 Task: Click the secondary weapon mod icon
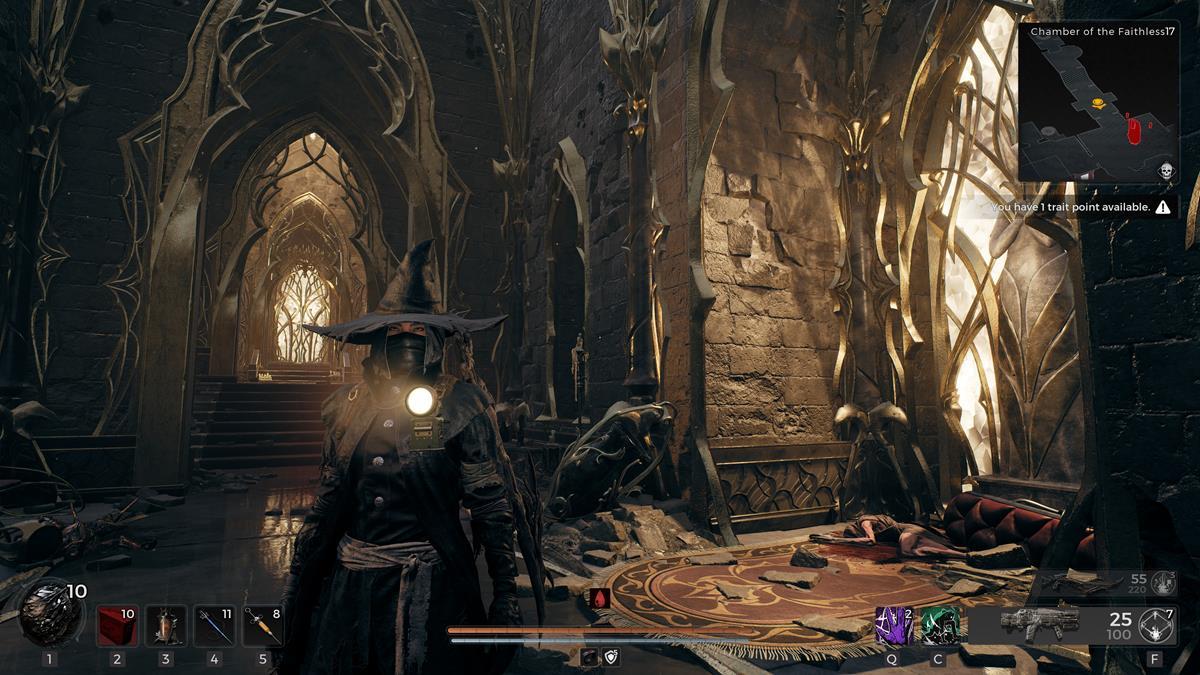tap(1162, 581)
